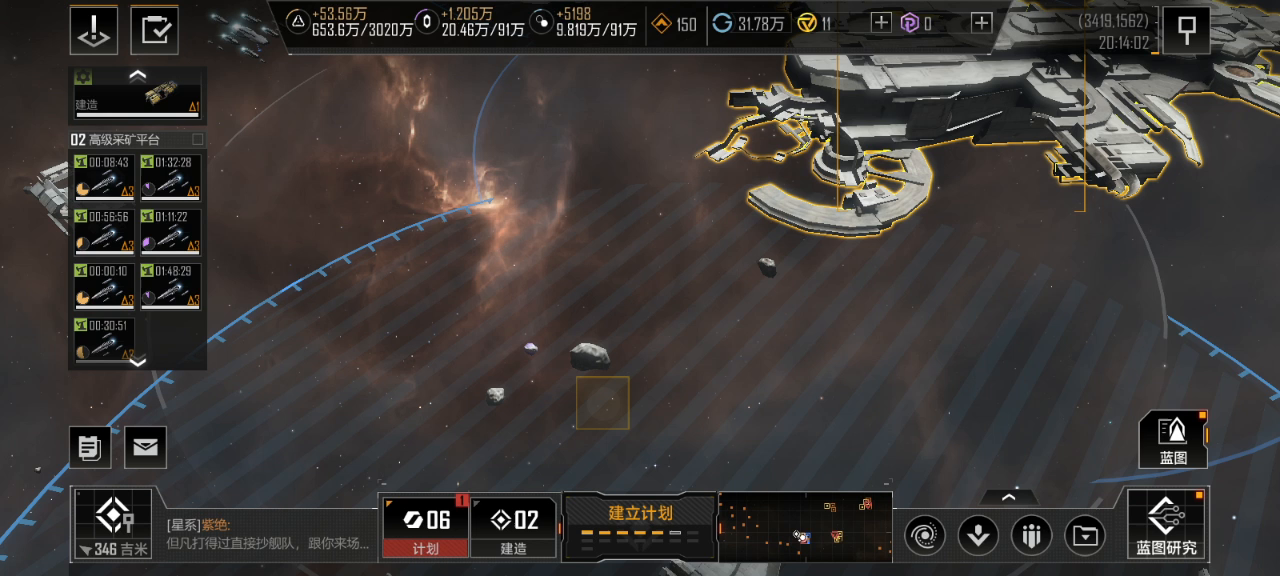Open the mail envelope icon
The image size is (1280, 576).
145,447
